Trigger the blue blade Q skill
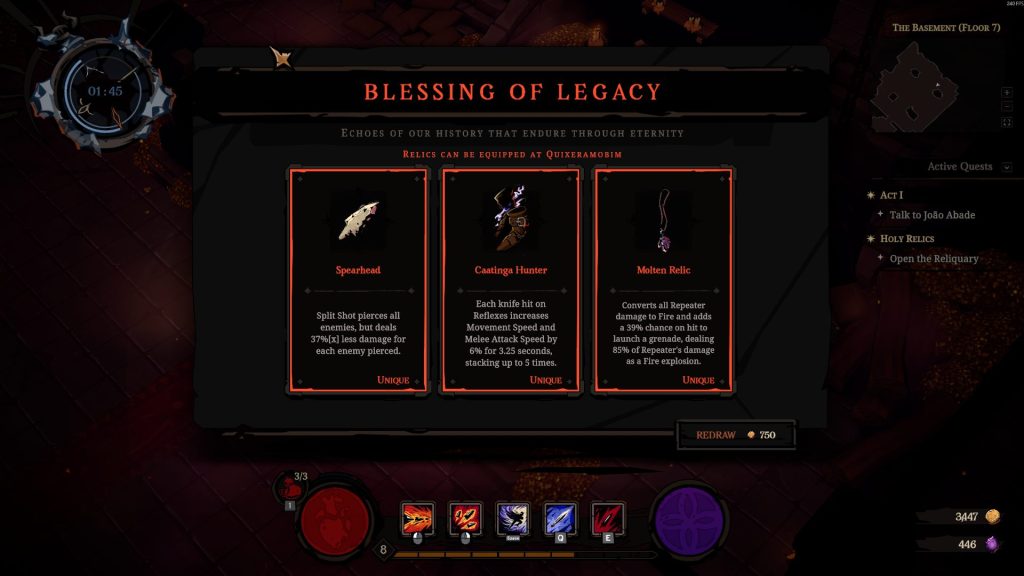 click(x=560, y=518)
